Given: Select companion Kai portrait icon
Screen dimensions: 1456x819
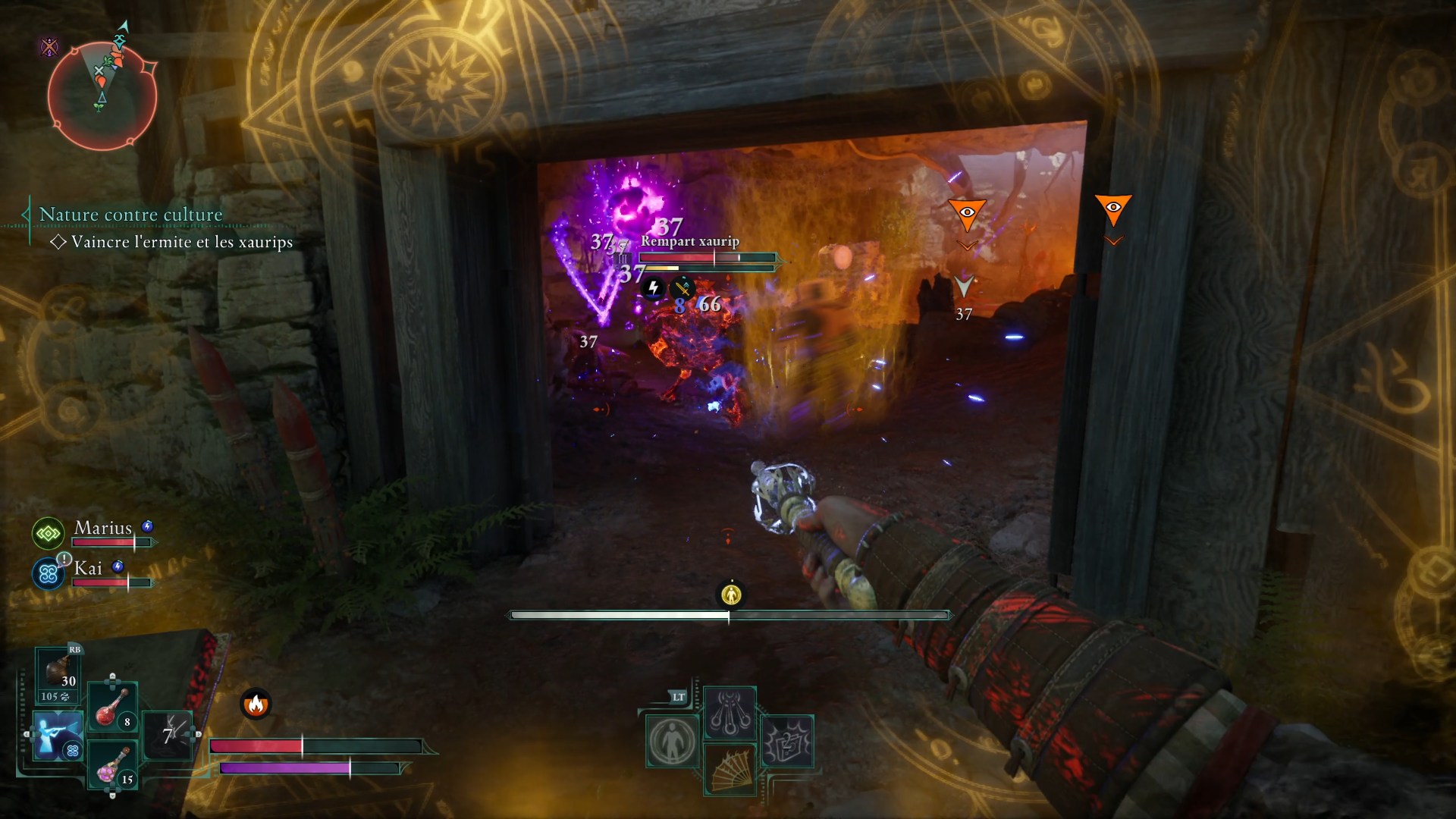Looking at the screenshot, I should point(48,574).
